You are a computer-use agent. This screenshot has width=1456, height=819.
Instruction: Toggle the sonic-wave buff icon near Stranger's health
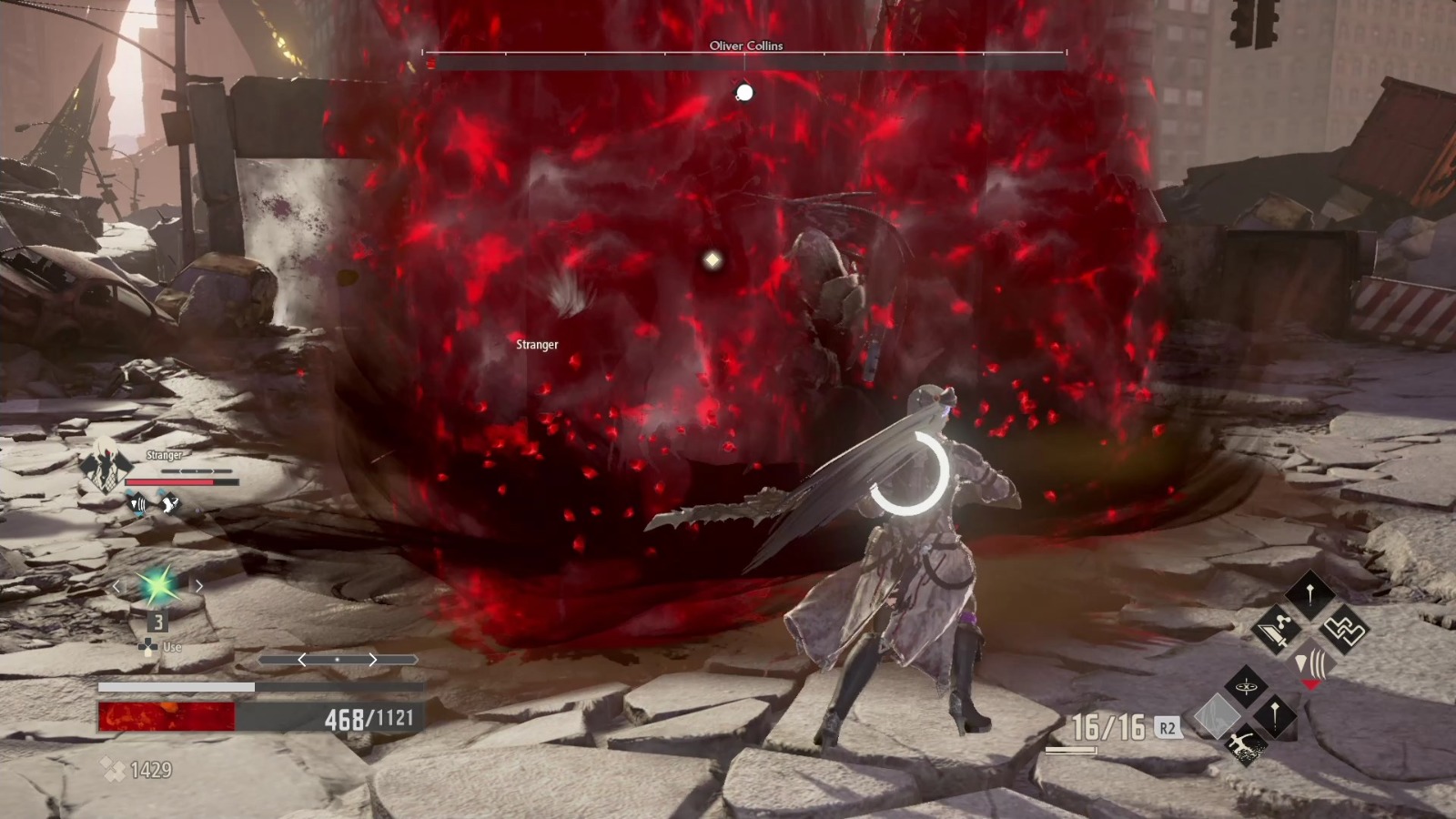(x=138, y=504)
